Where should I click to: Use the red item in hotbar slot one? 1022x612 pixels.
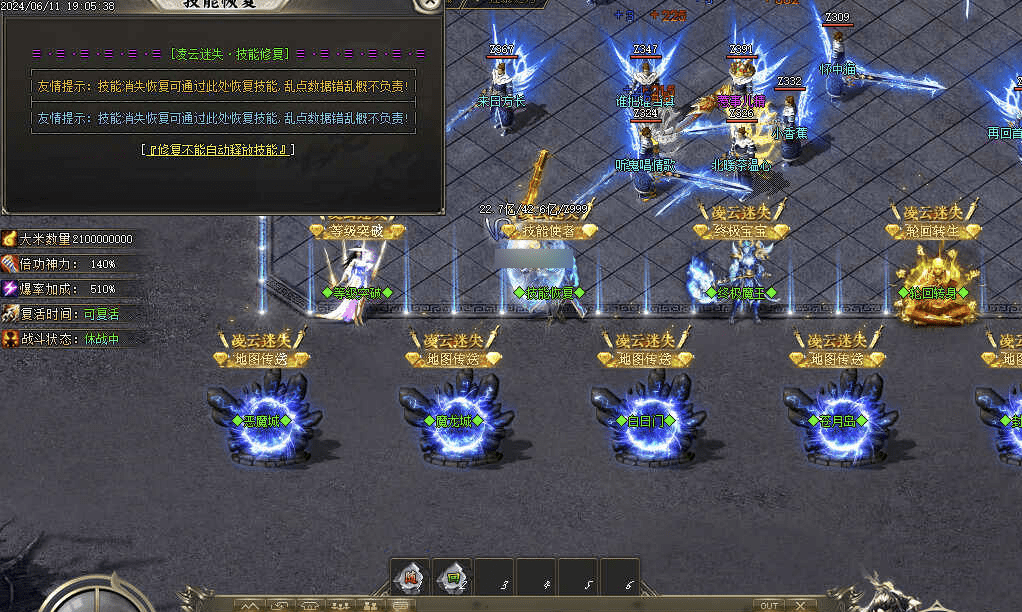(409, 577)
